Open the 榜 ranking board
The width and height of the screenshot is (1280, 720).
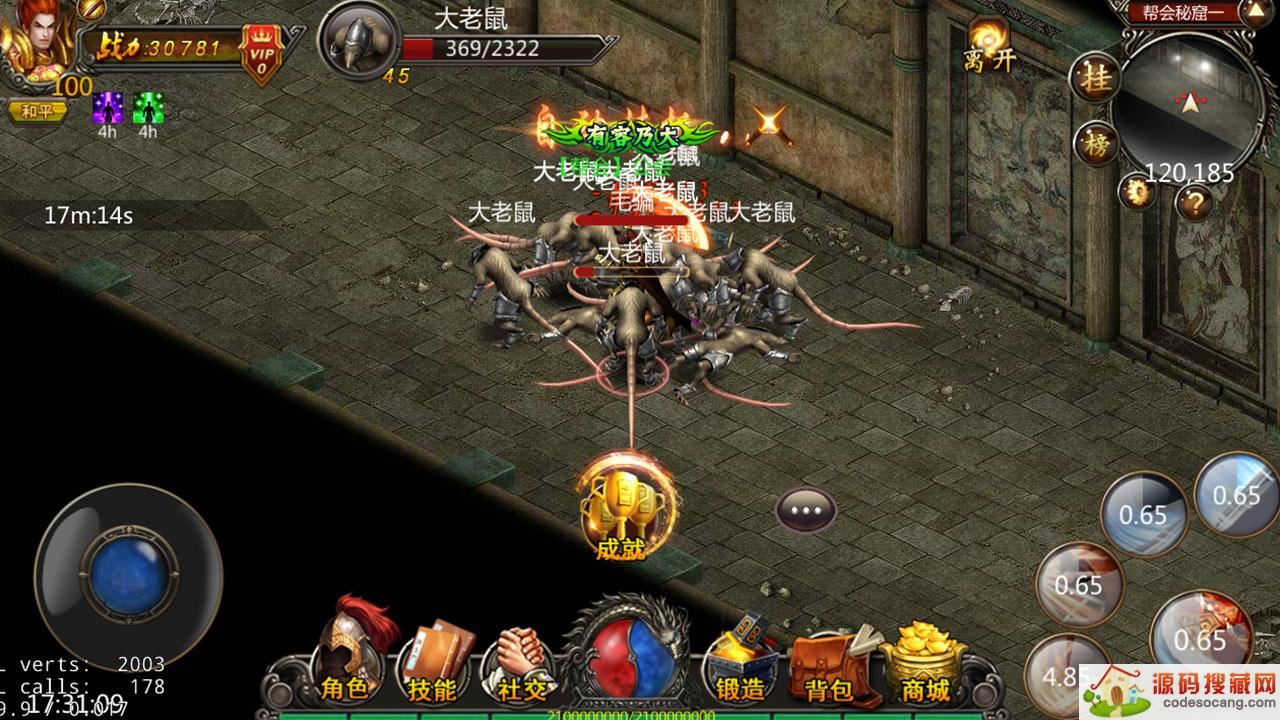[x=1098, y=142]
